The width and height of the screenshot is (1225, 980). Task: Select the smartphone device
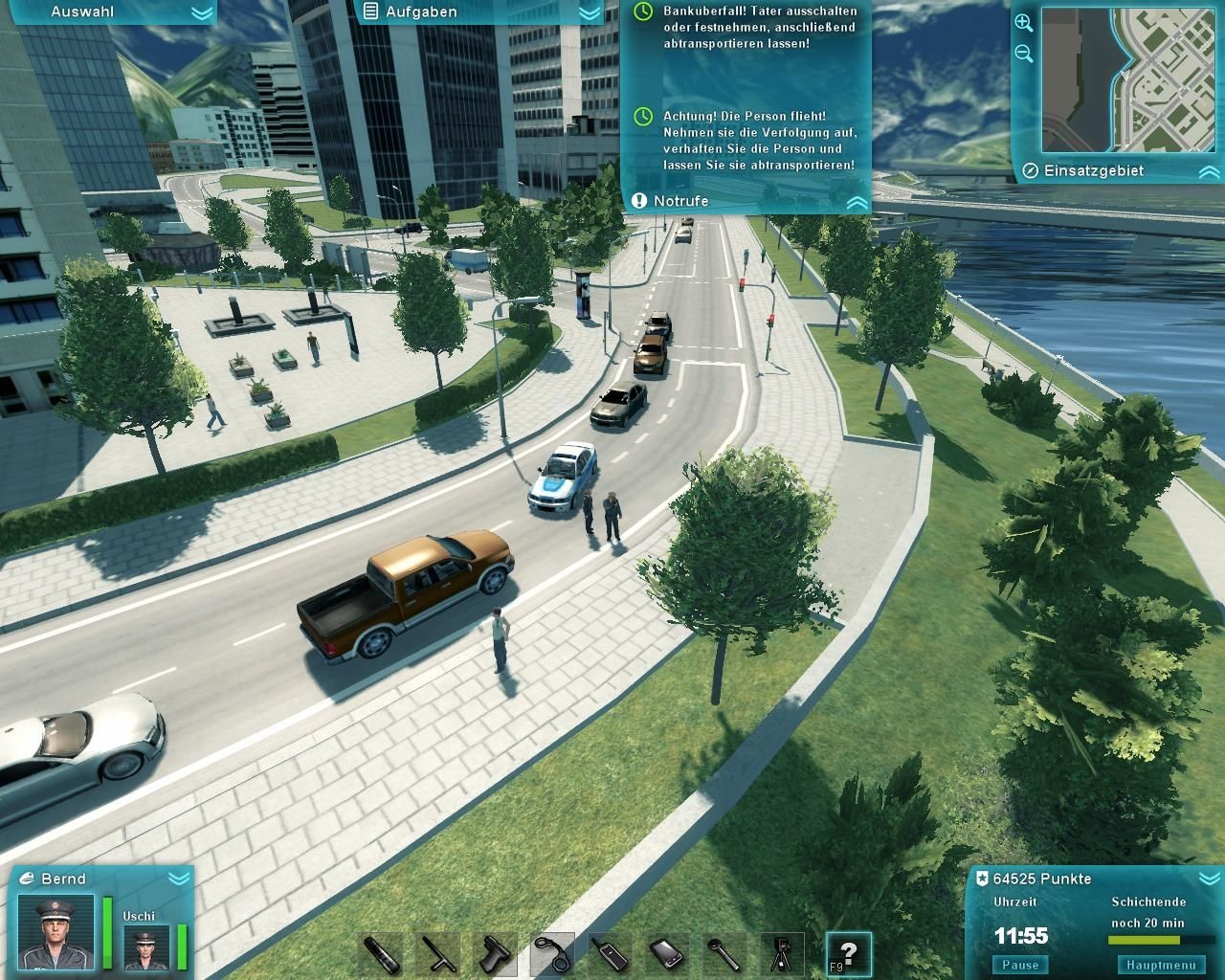[667, 954]
